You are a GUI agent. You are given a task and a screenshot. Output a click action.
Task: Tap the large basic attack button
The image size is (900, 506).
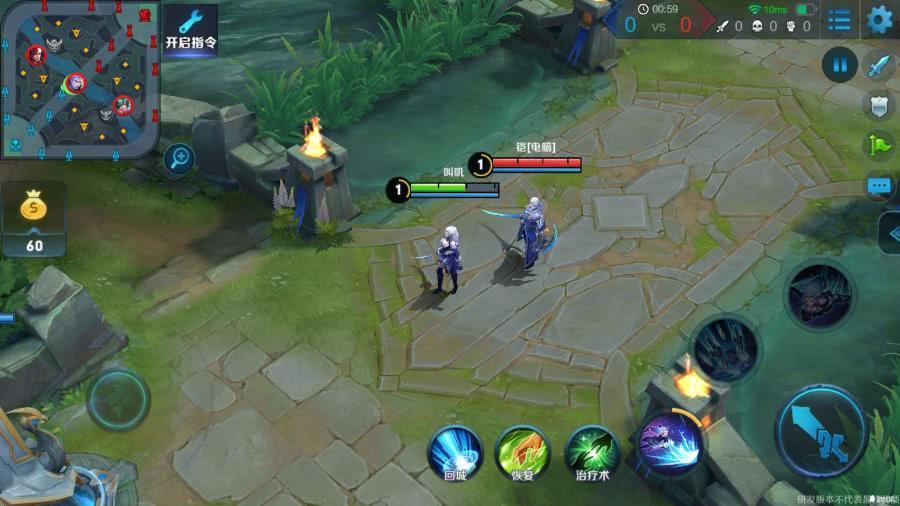(x=820, y=430)
